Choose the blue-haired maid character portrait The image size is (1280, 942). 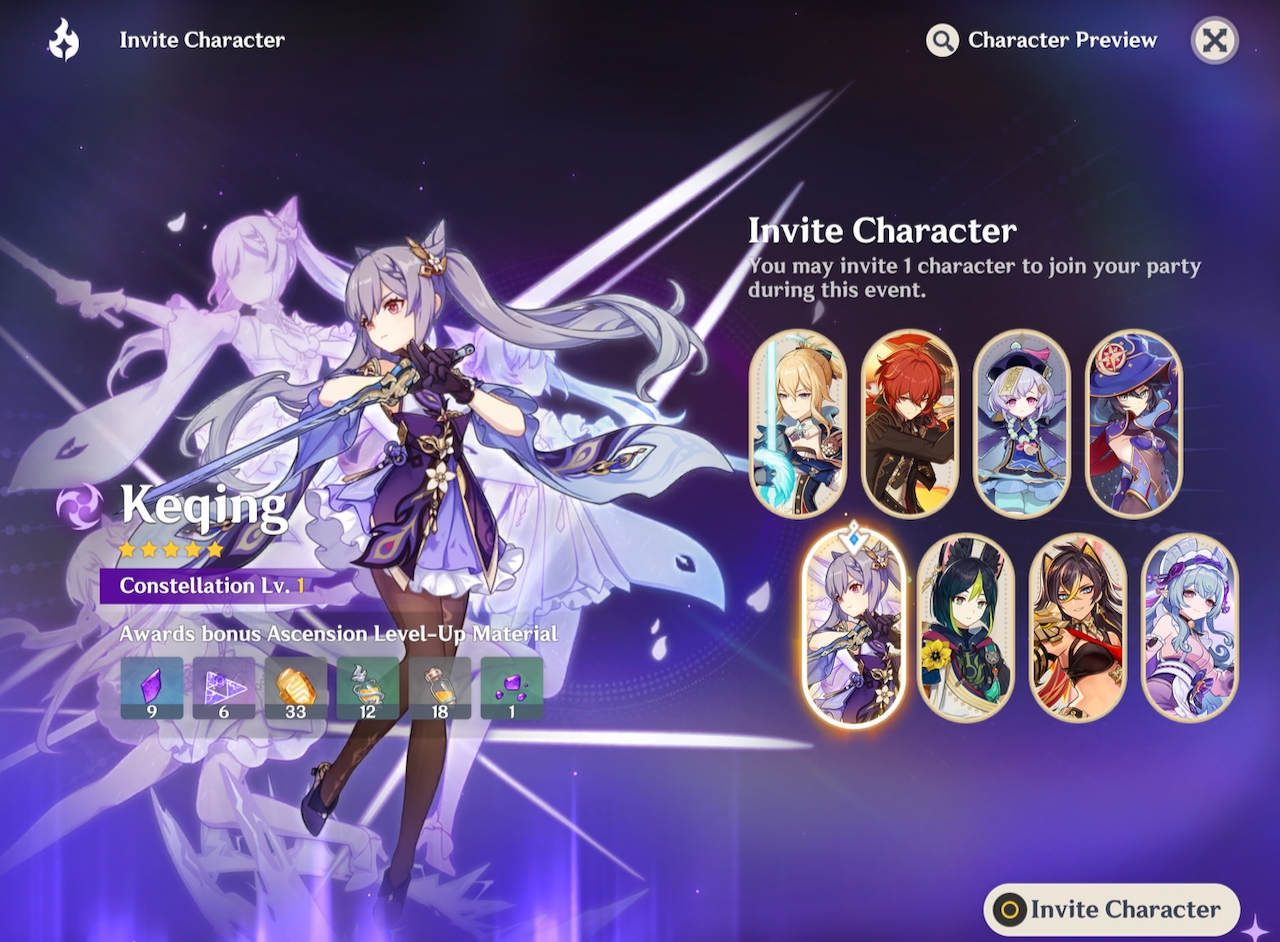(1190, 628)
